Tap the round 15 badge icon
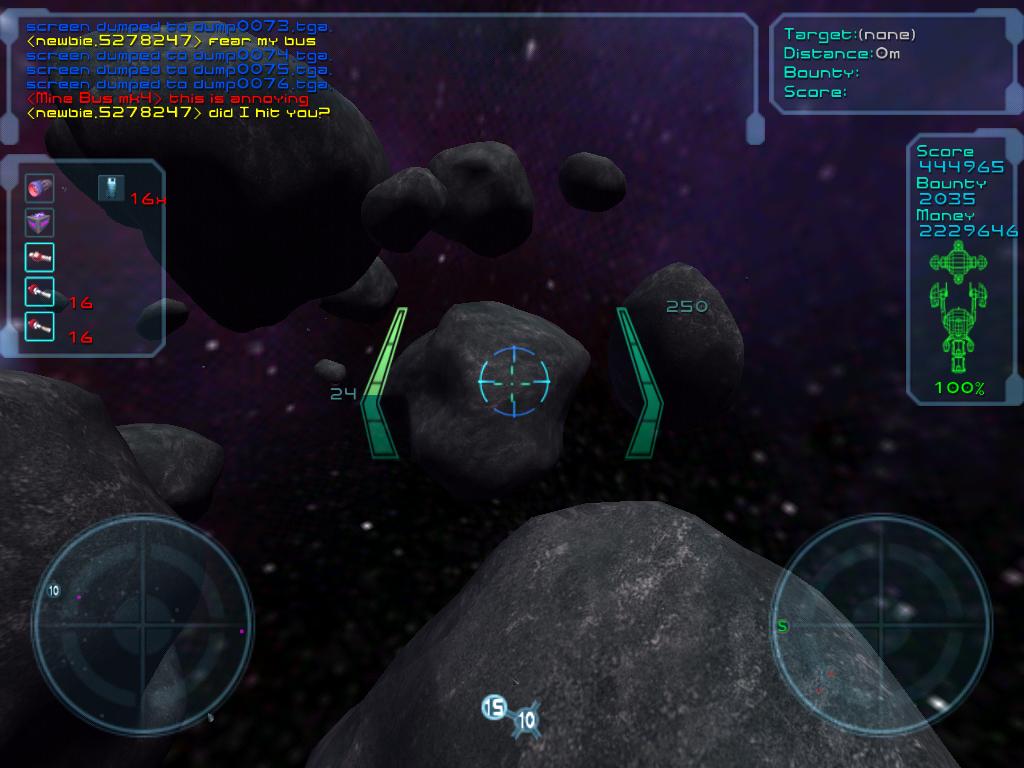 pyautogui.click(x=494, y=708)
